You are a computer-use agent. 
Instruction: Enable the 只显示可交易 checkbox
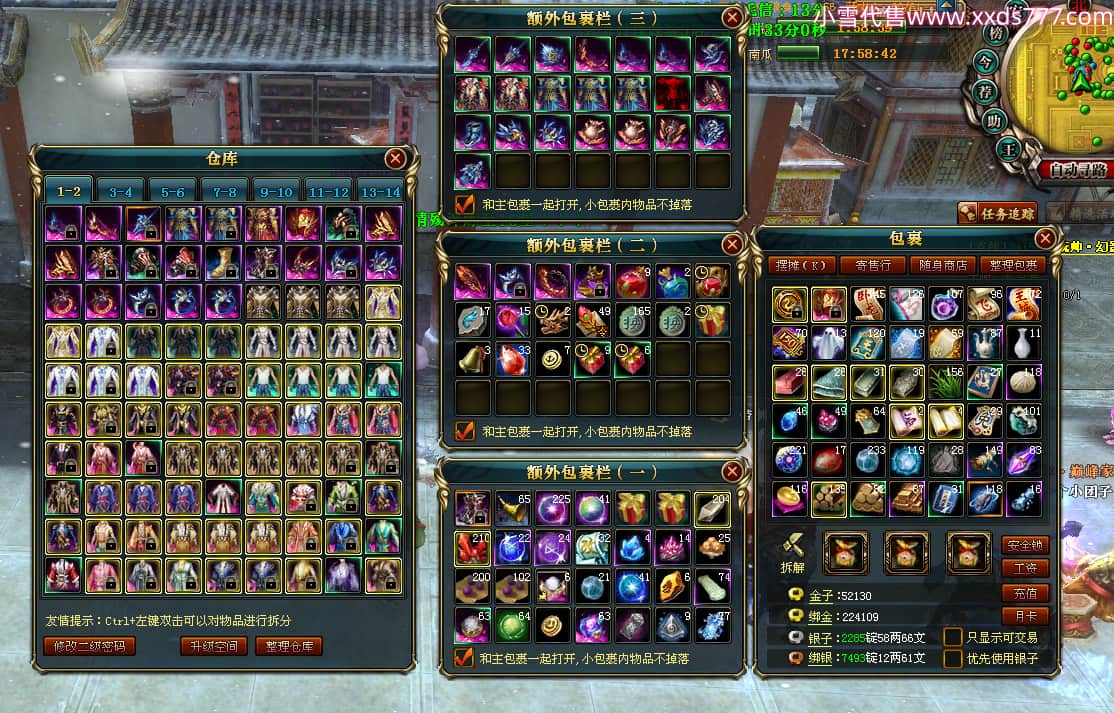coord(953,637)
